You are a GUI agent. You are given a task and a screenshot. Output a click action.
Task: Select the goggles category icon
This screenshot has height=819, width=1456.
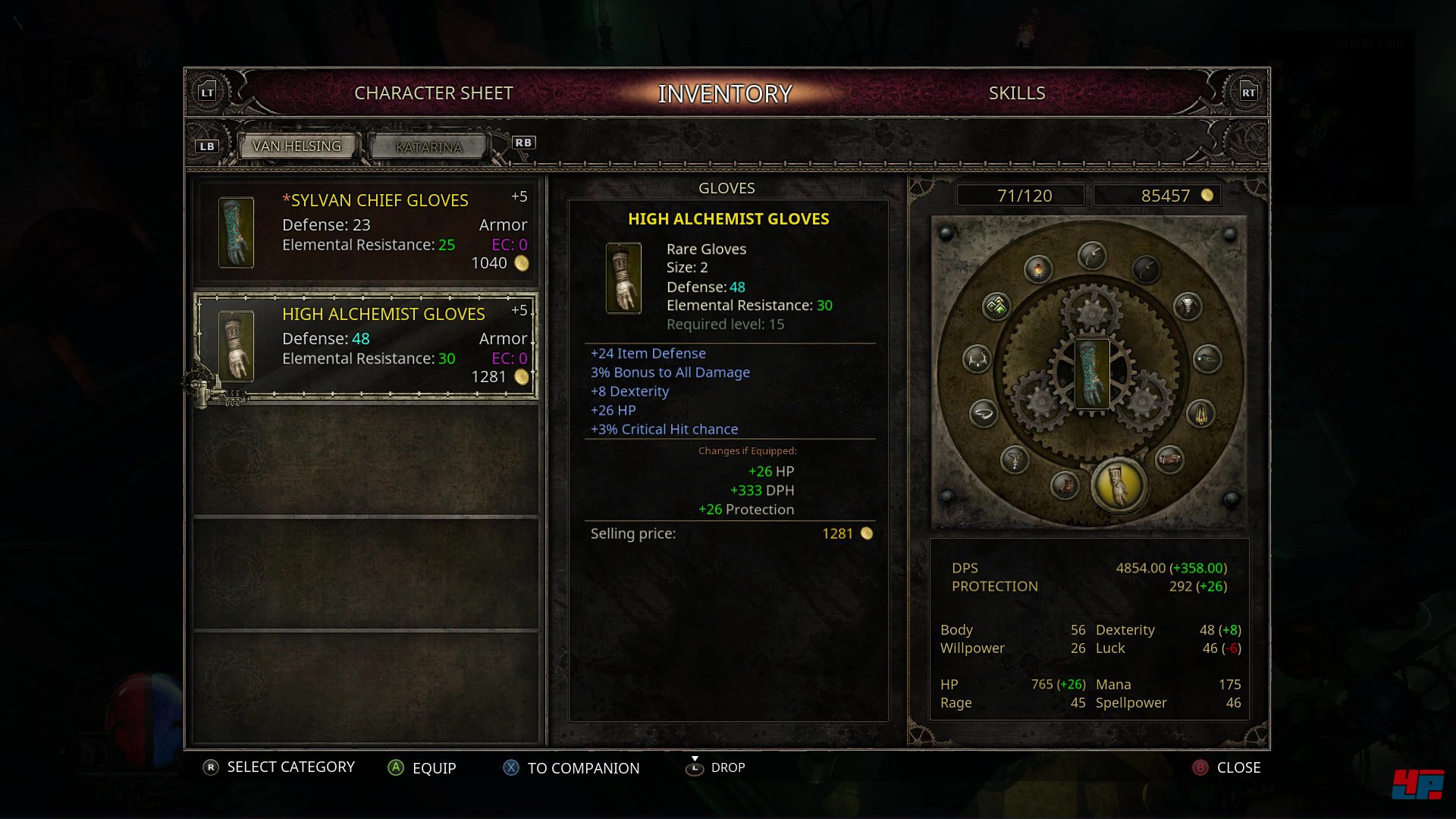[x=1207, y=358]
